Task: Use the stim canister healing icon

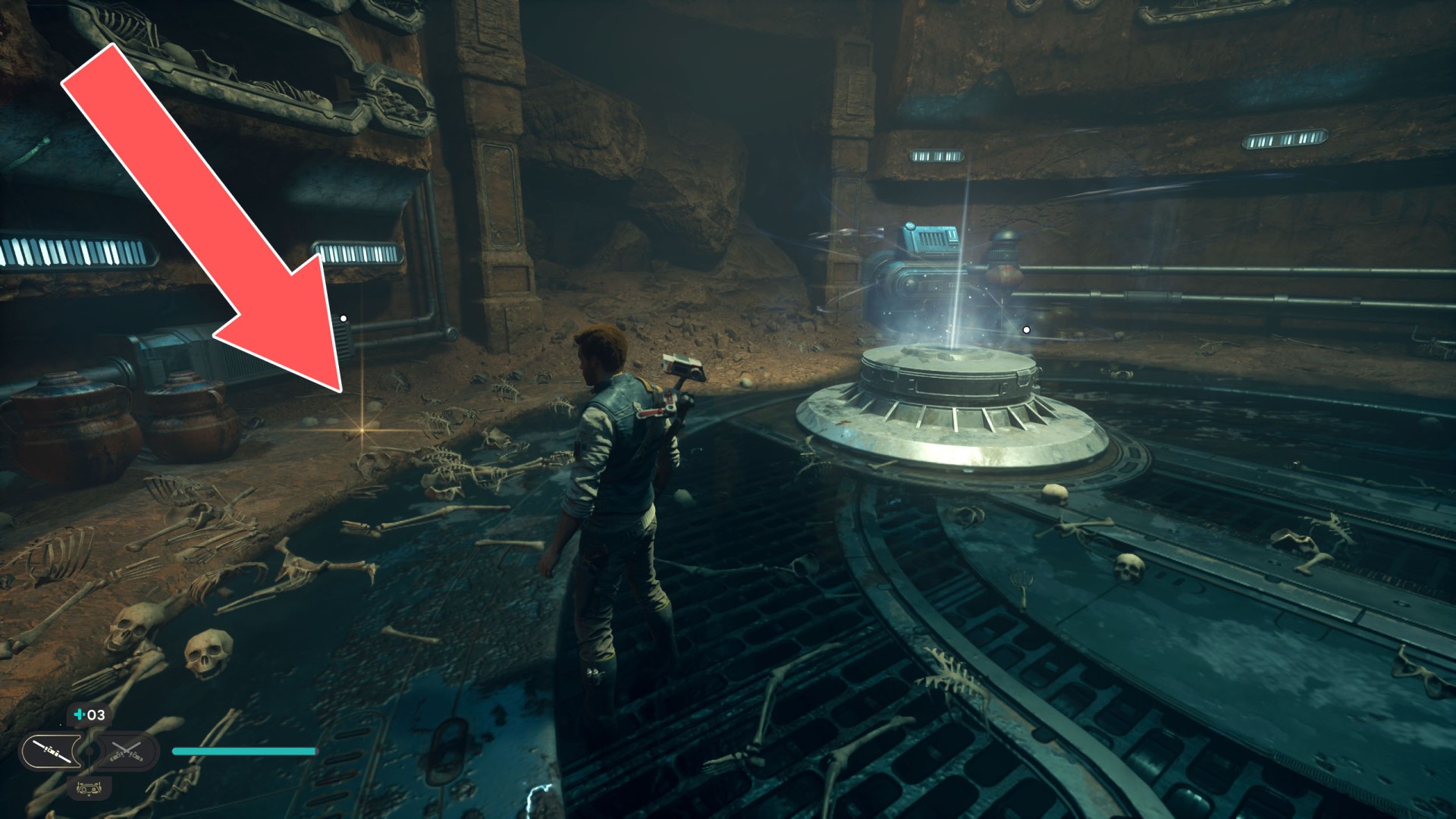Action: pos(80,714)
